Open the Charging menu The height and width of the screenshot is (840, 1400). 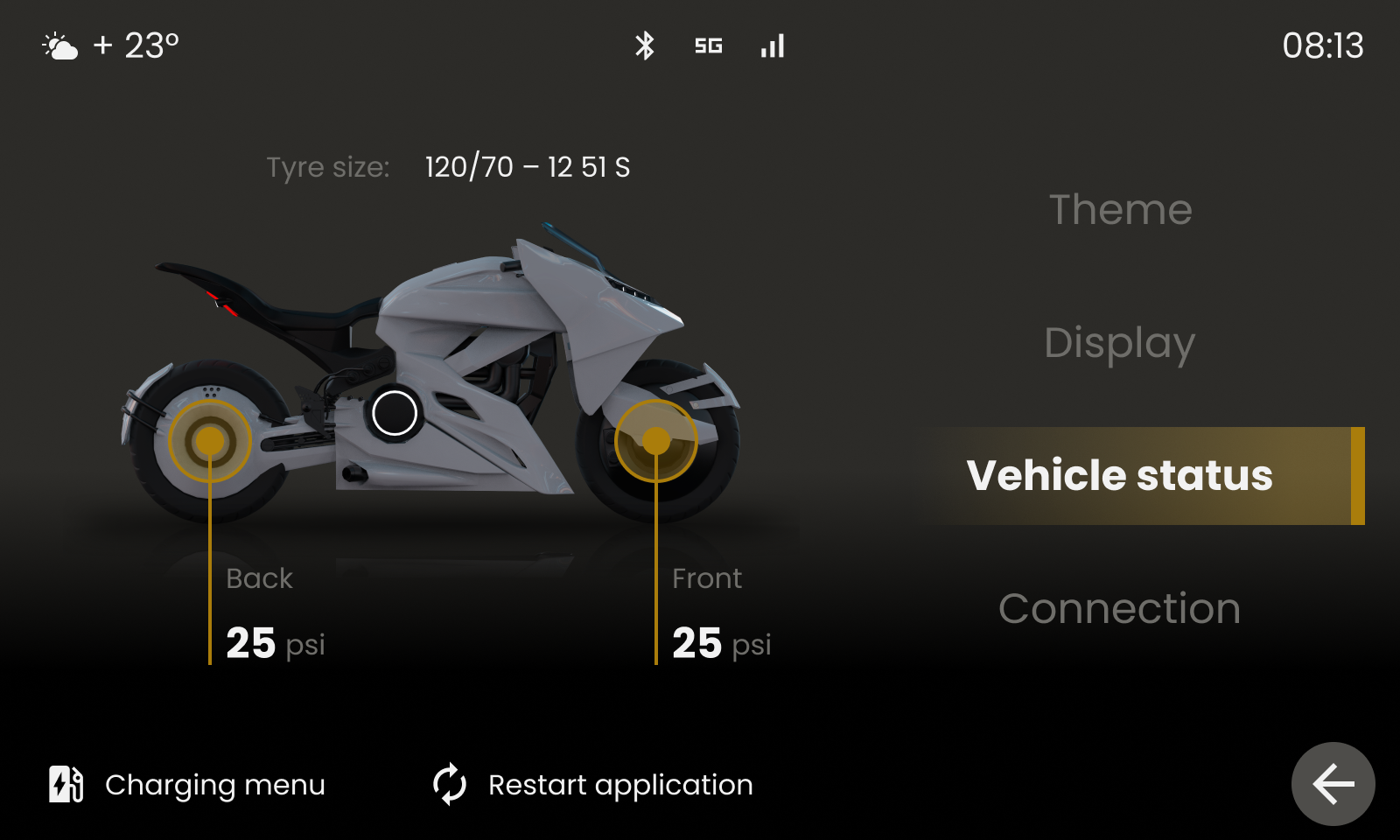(187, 785)
